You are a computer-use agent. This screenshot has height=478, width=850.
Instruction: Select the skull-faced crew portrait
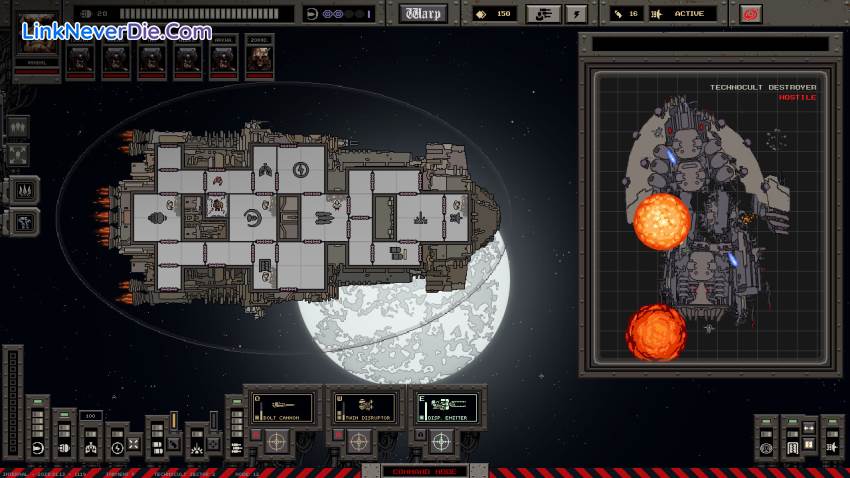(257, 59)
